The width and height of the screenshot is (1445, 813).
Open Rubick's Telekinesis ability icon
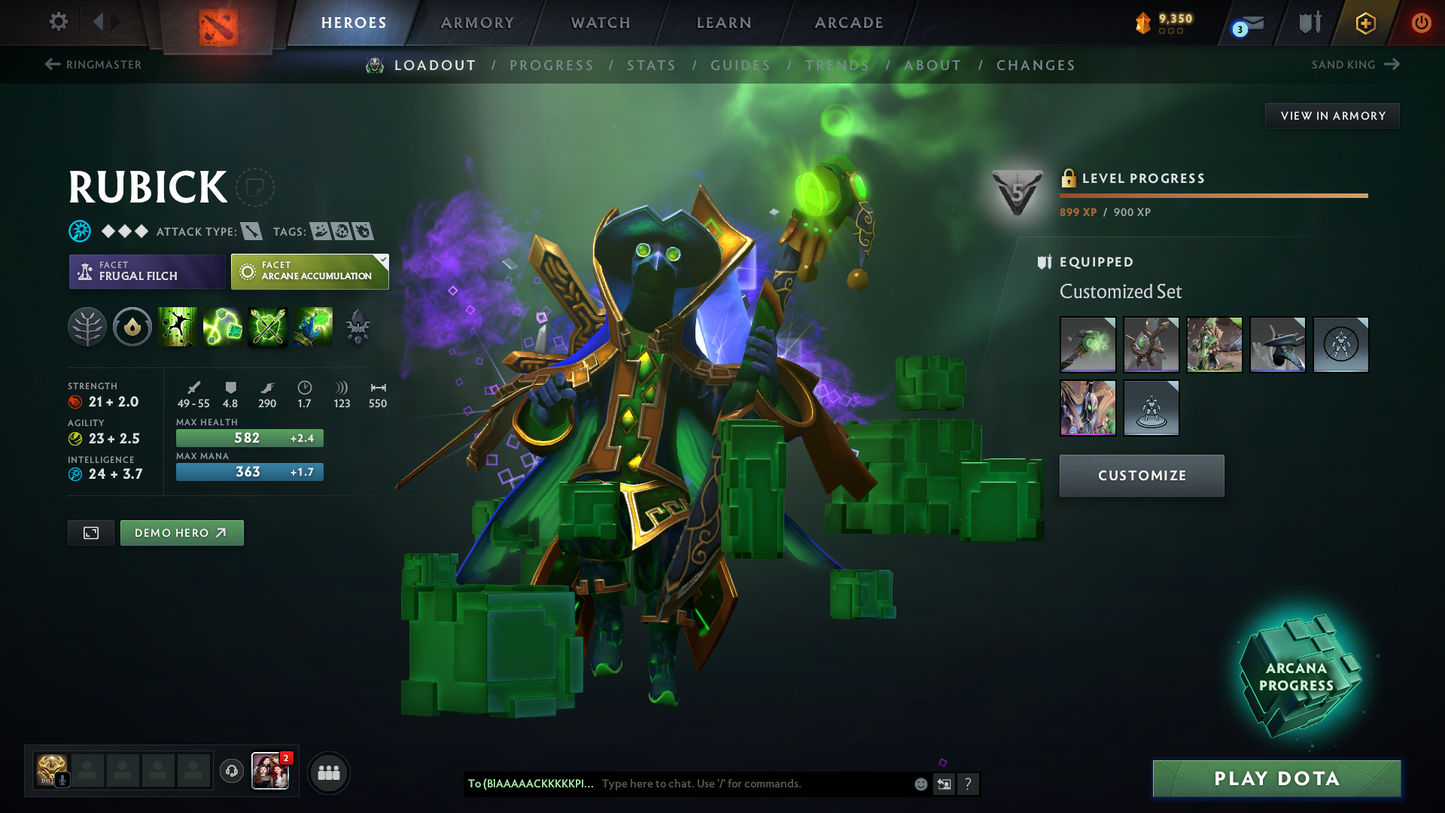[177, 326]
